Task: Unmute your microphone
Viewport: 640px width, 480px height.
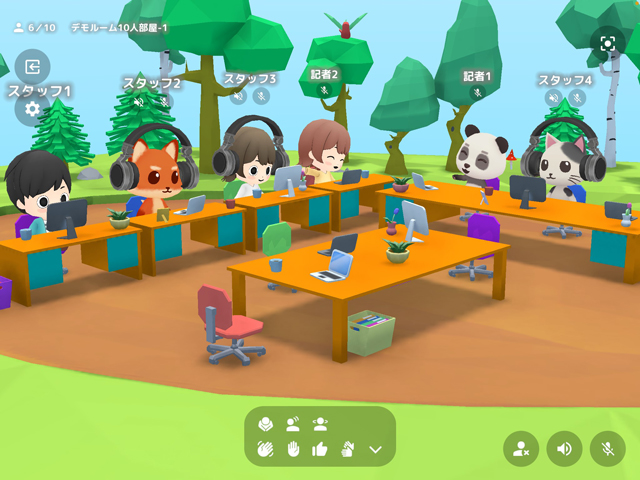Action: [607, 448]
